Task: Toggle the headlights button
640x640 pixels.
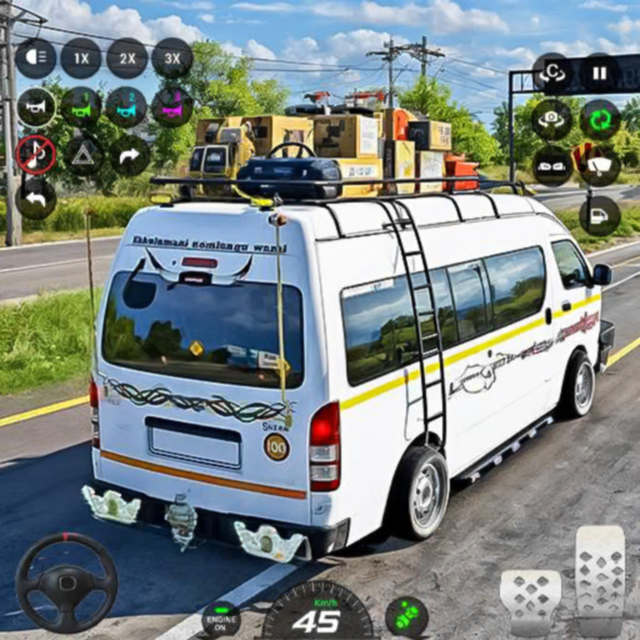Action: pos(36,59)
